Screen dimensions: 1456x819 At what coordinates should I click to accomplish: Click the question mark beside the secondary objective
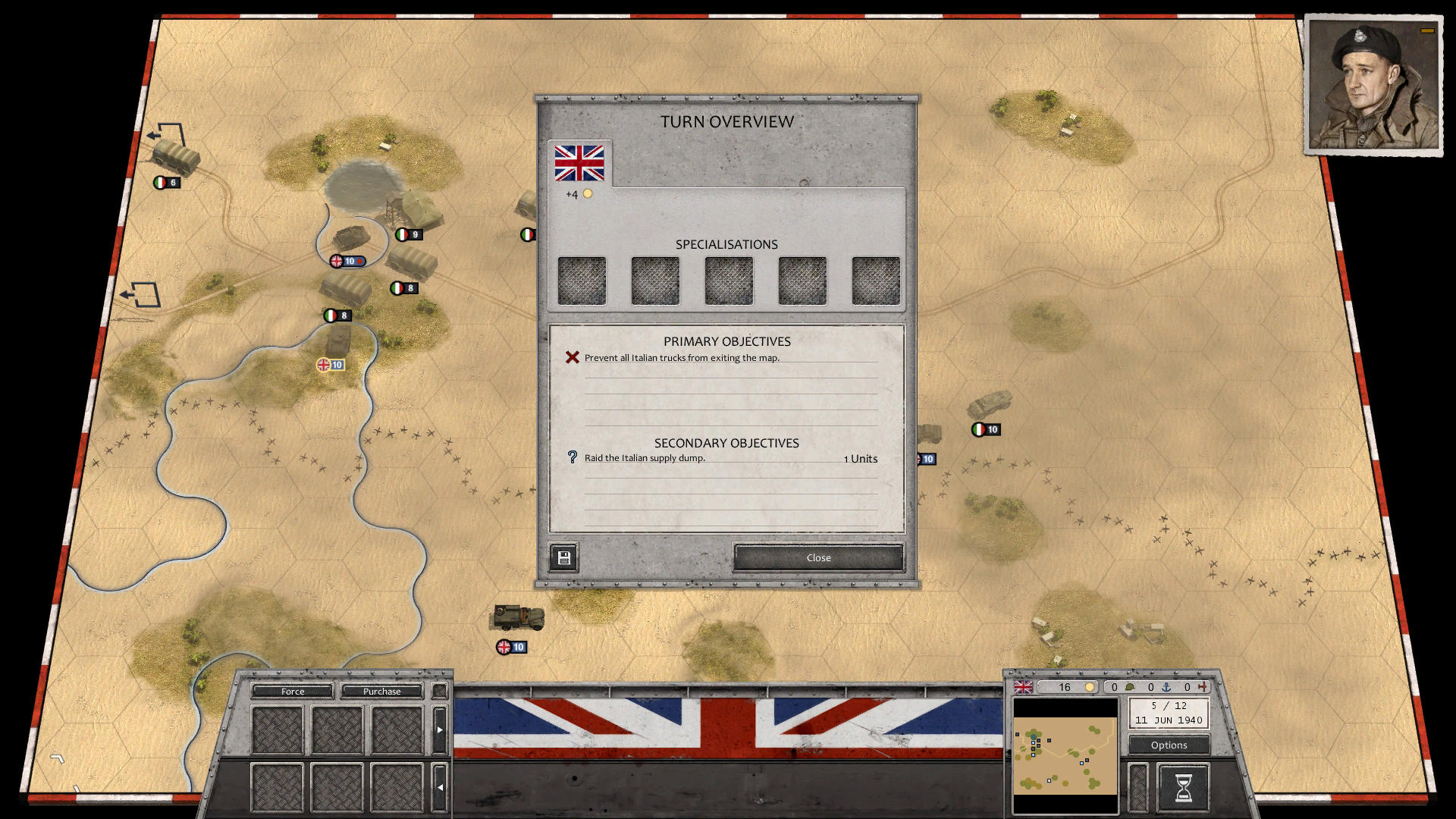[x=571, y=457]
